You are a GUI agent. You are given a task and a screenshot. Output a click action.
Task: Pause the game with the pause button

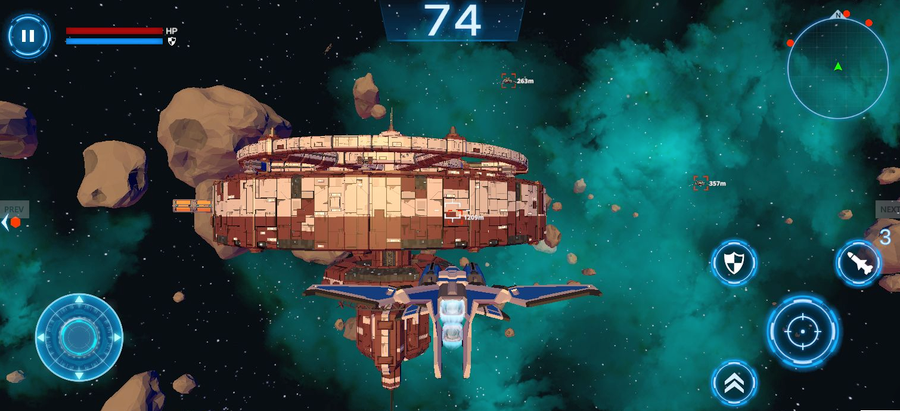point(28,36)
